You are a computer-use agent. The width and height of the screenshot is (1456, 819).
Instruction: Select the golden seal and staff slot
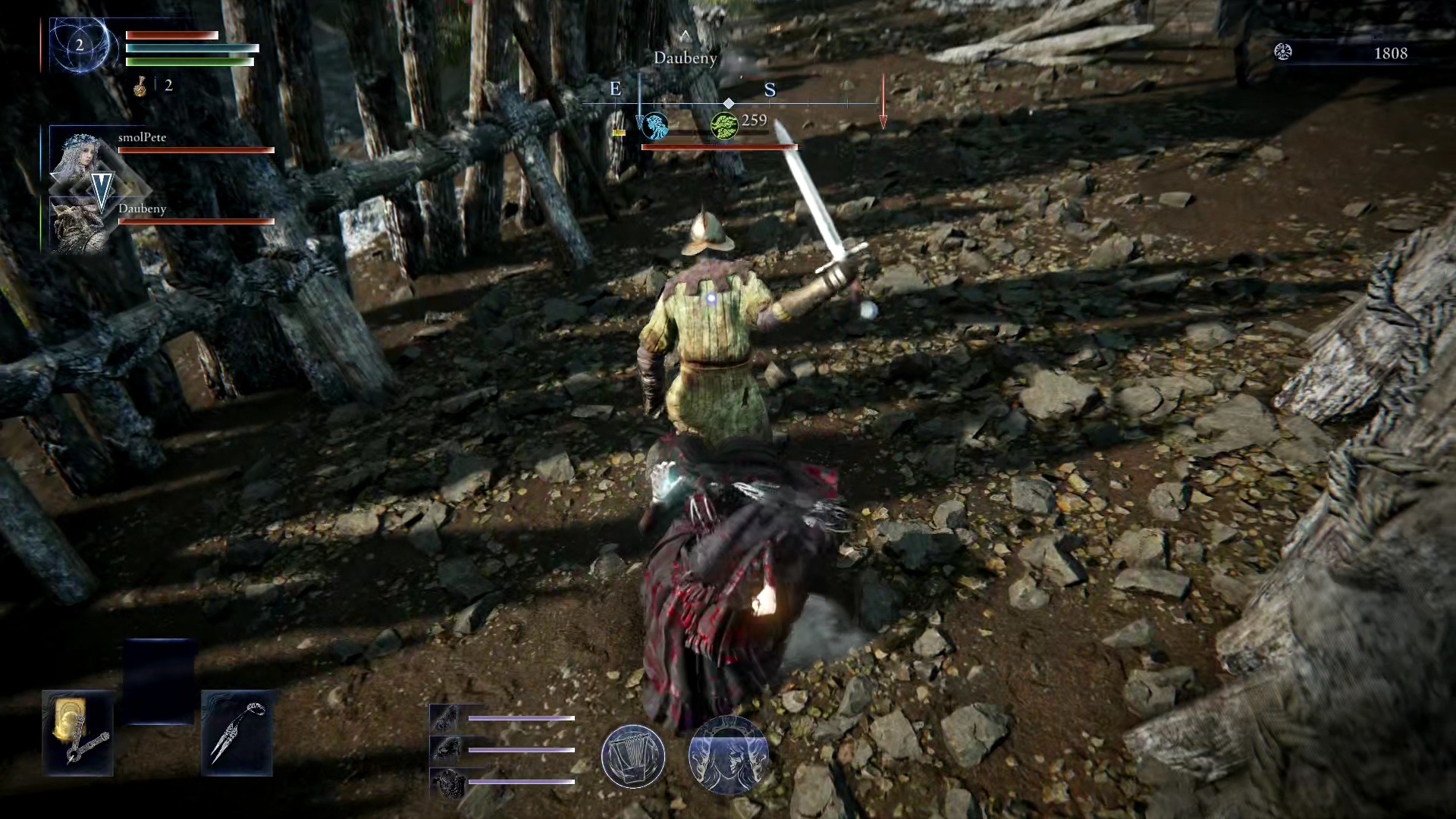pos(78,733)
